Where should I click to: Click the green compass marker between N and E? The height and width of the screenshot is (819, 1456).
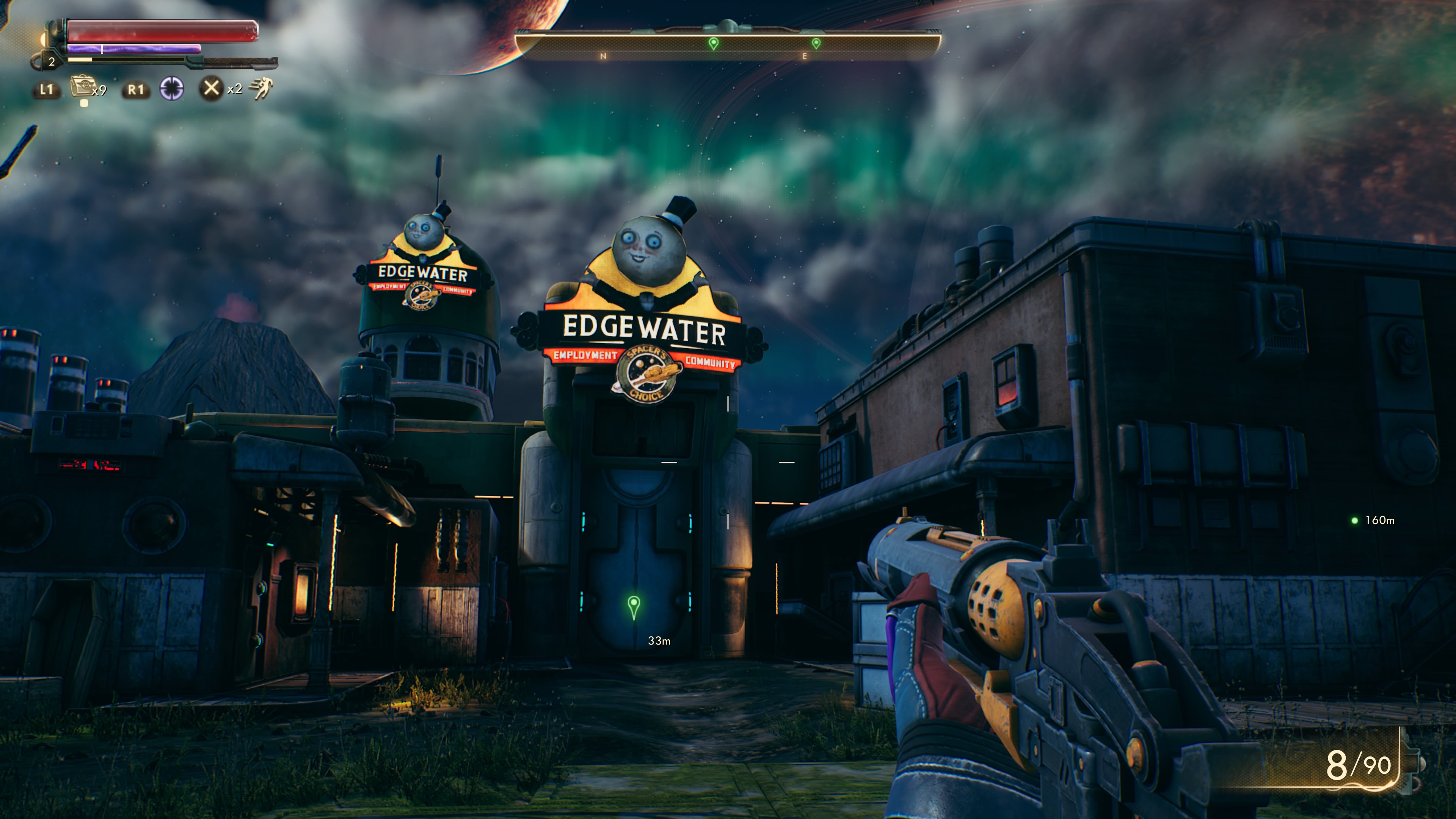point(713,43)
